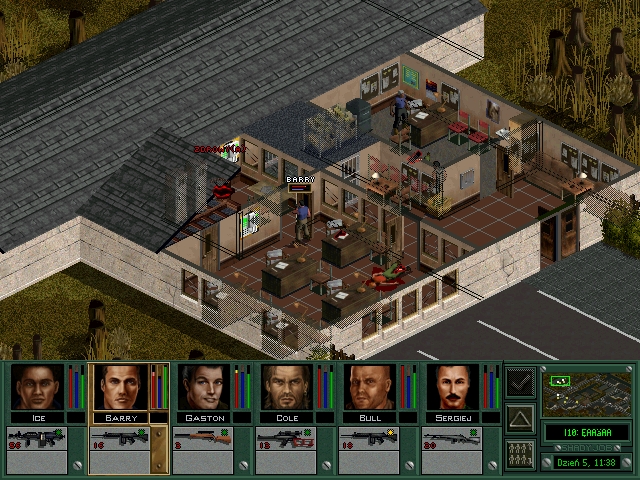Toggle the squad figures button
The width and height of the screenshot is (640, 480).
[x=520, y=453]
